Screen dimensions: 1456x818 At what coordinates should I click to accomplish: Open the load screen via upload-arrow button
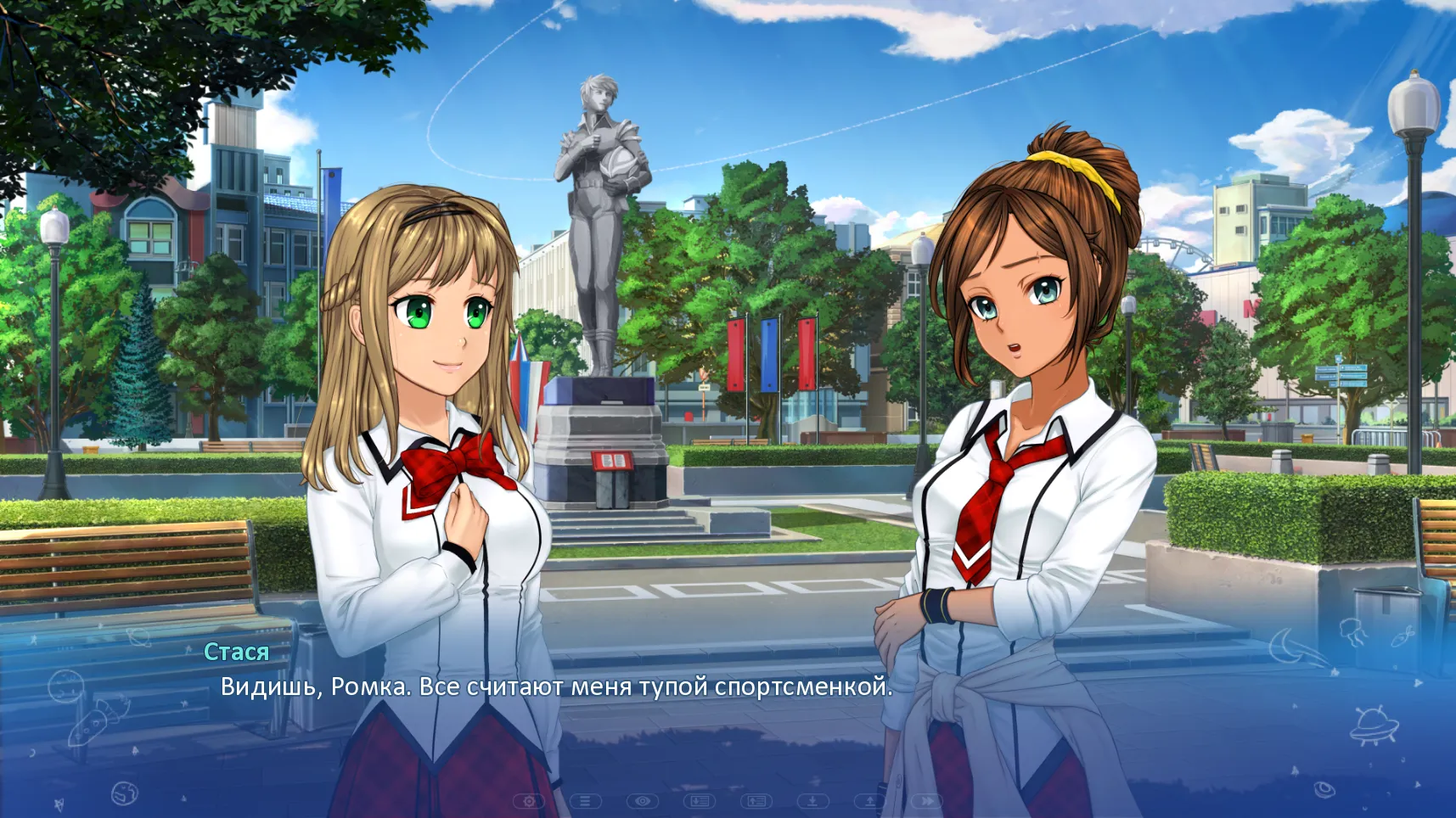tap(870, 800)
